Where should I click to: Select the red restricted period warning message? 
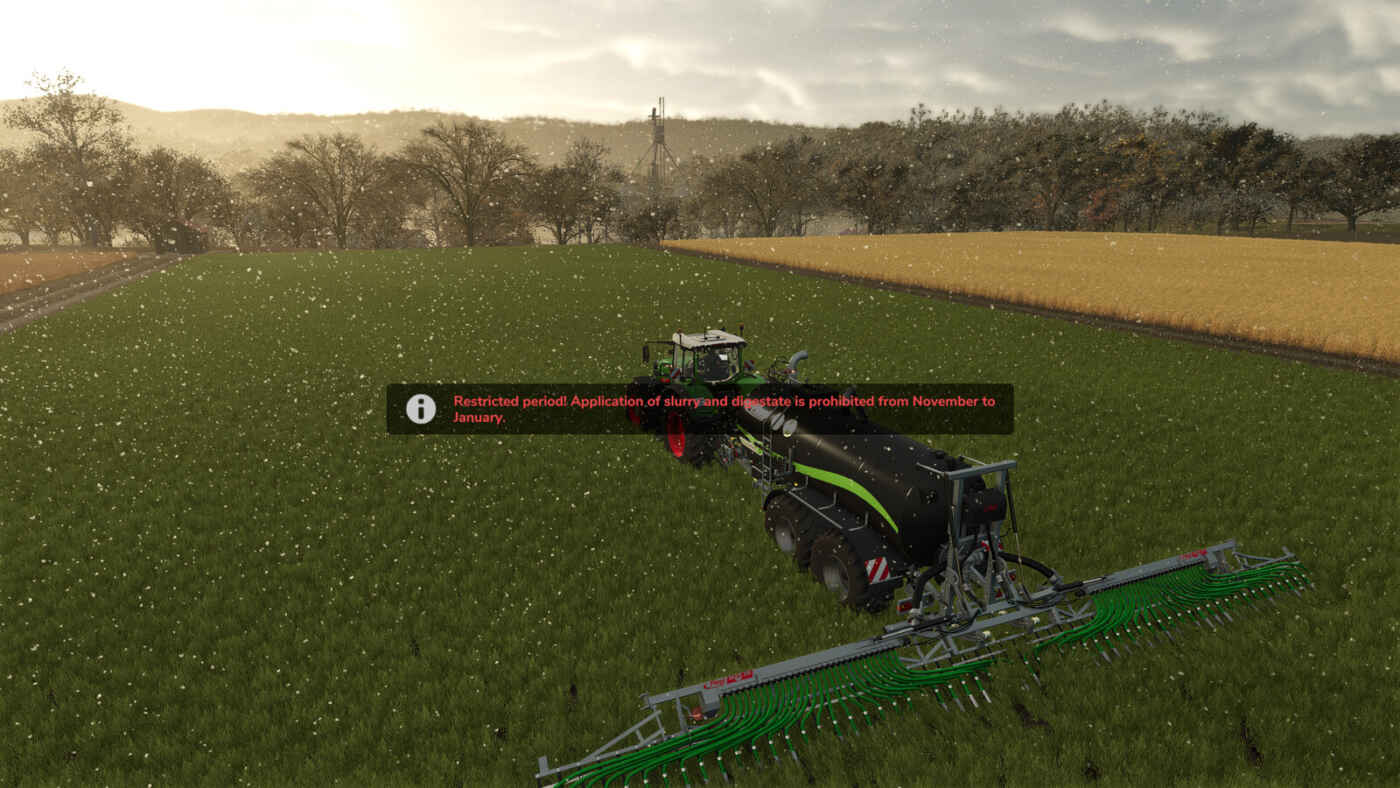coord(724,409)
